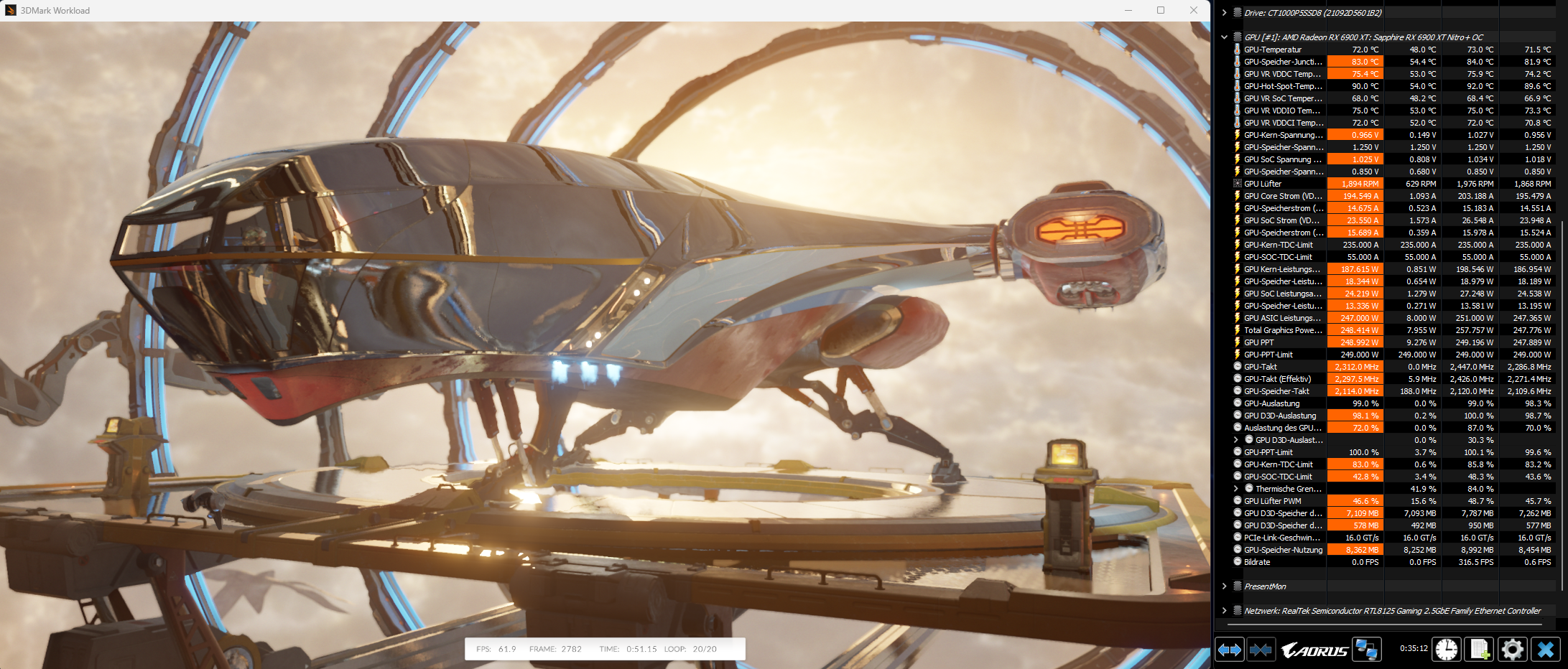Expand the Drive CT1000P5SSD8 sensor group

[1224, 12]
